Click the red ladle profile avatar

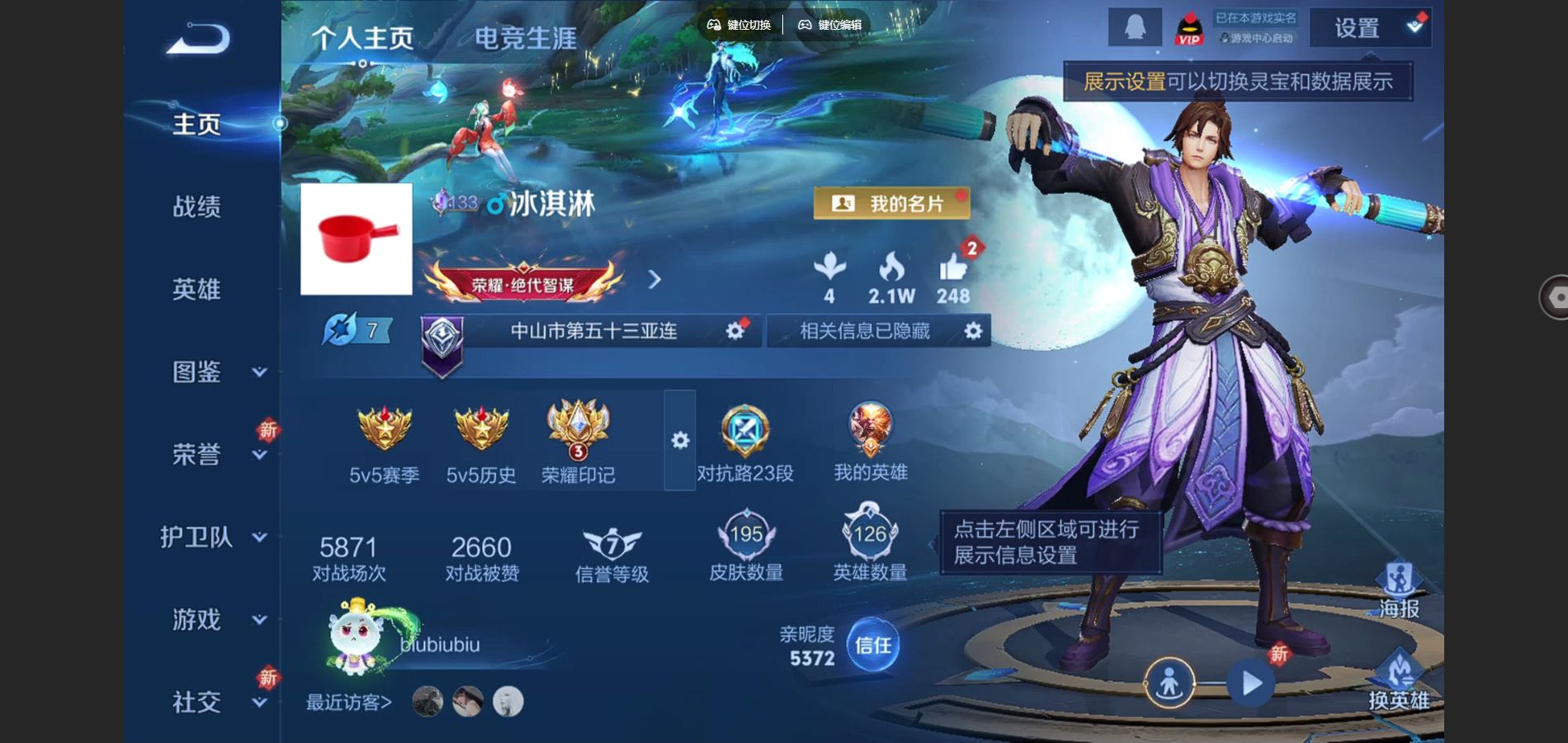point(357,239)
